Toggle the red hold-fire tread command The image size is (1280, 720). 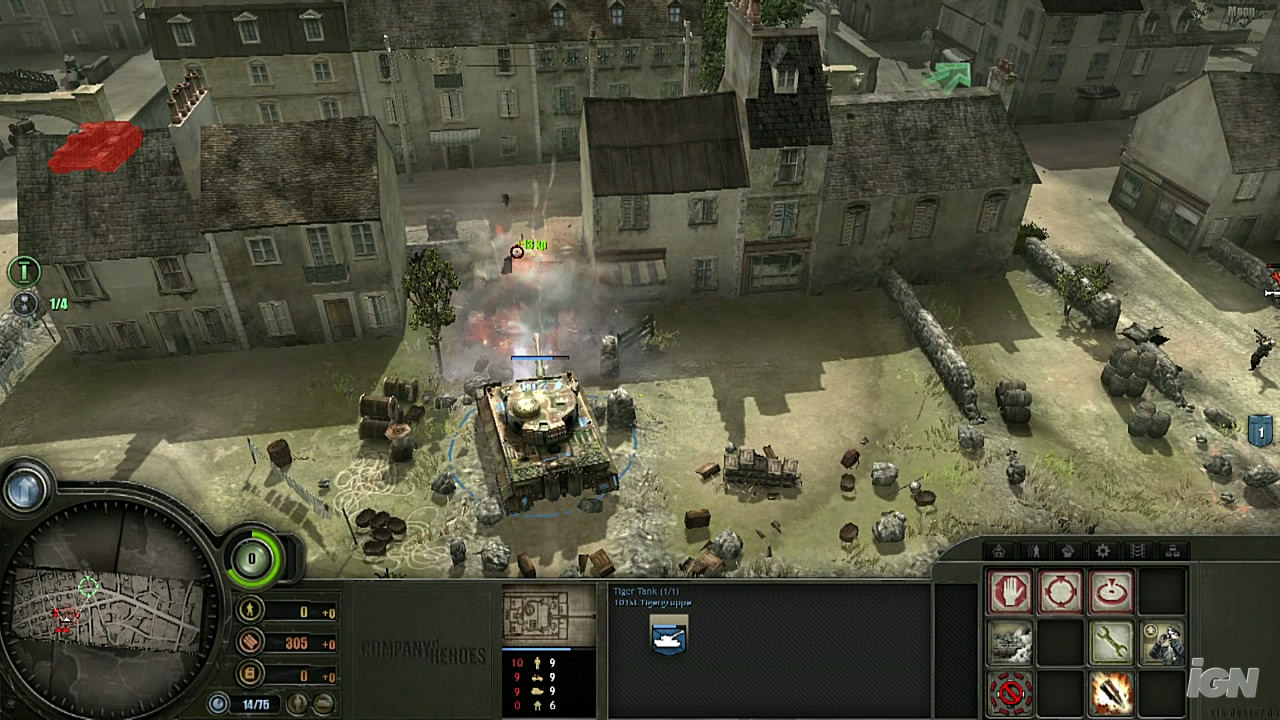click(1010, 692)
